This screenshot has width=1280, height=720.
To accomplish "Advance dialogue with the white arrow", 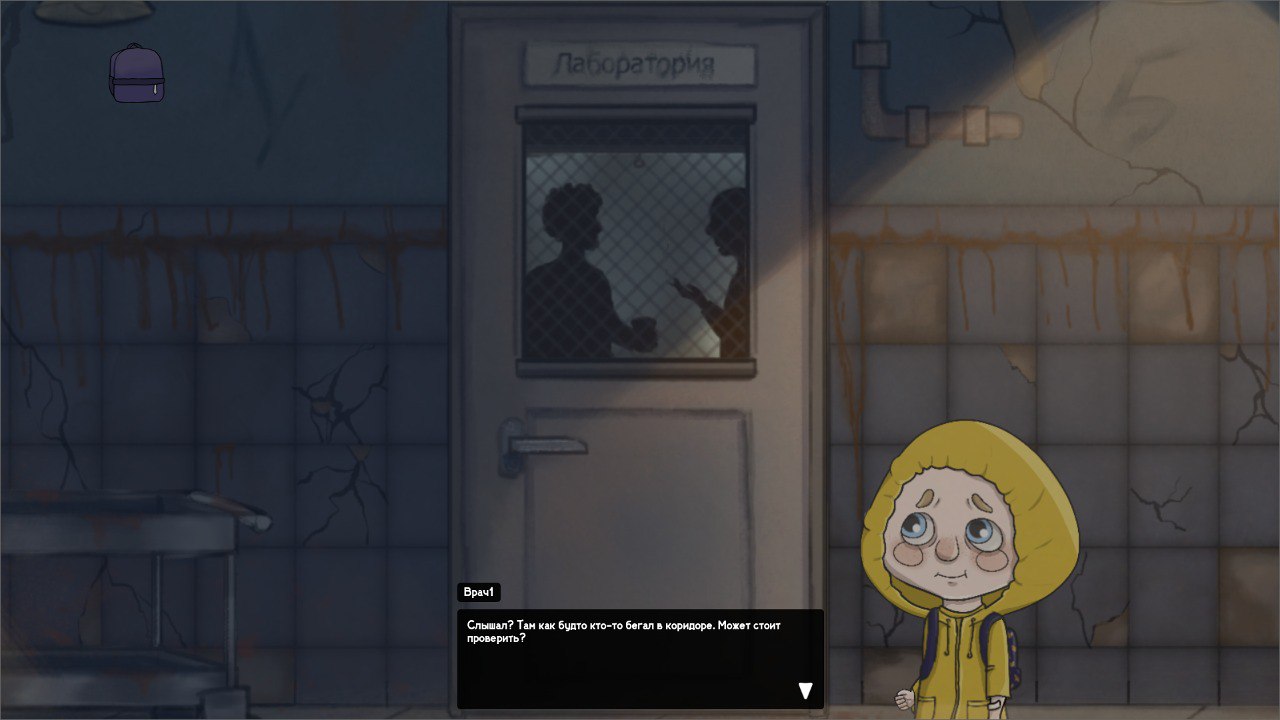I will [805, 690].
